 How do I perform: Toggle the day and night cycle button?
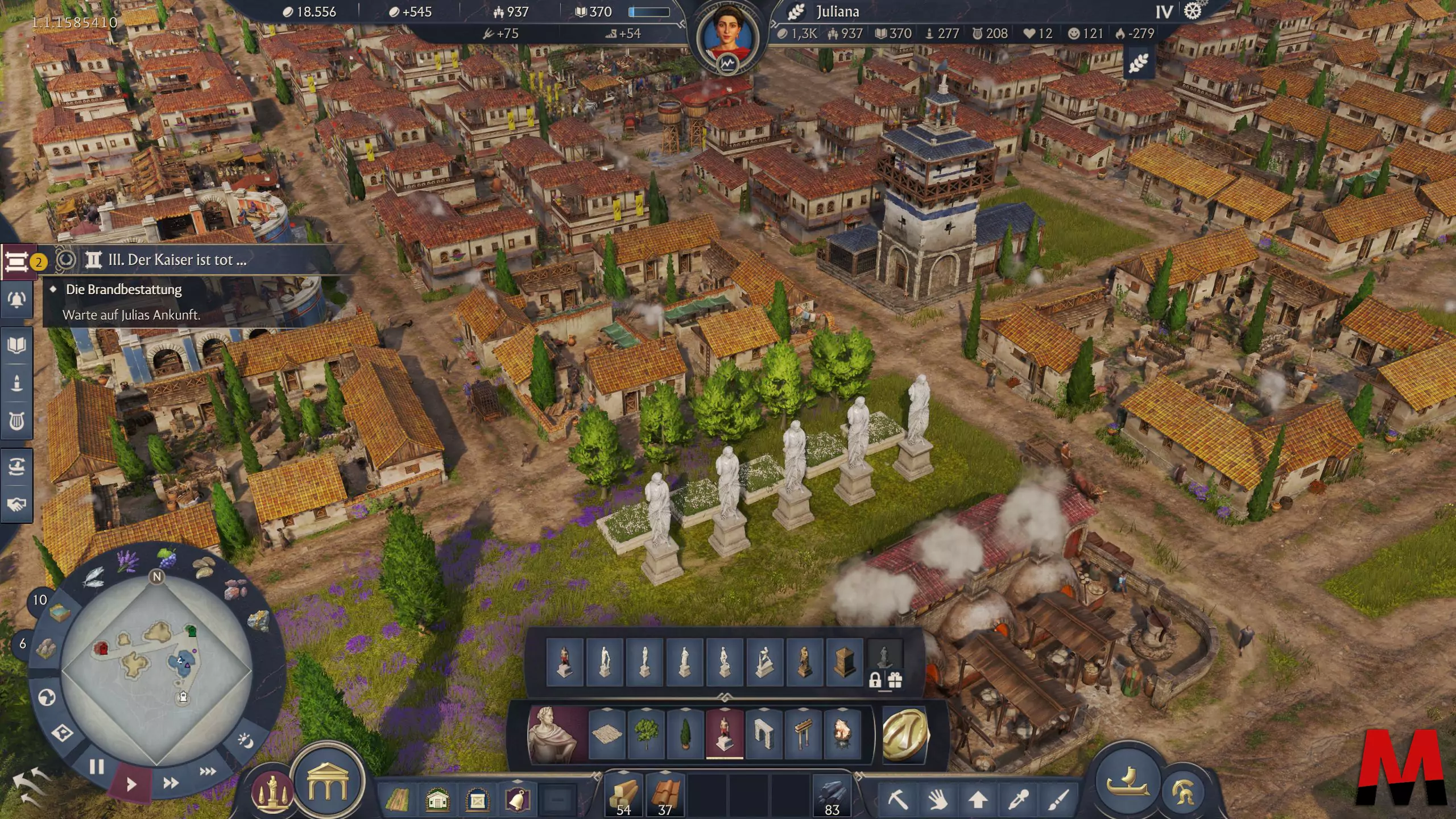tap(246, 740)
